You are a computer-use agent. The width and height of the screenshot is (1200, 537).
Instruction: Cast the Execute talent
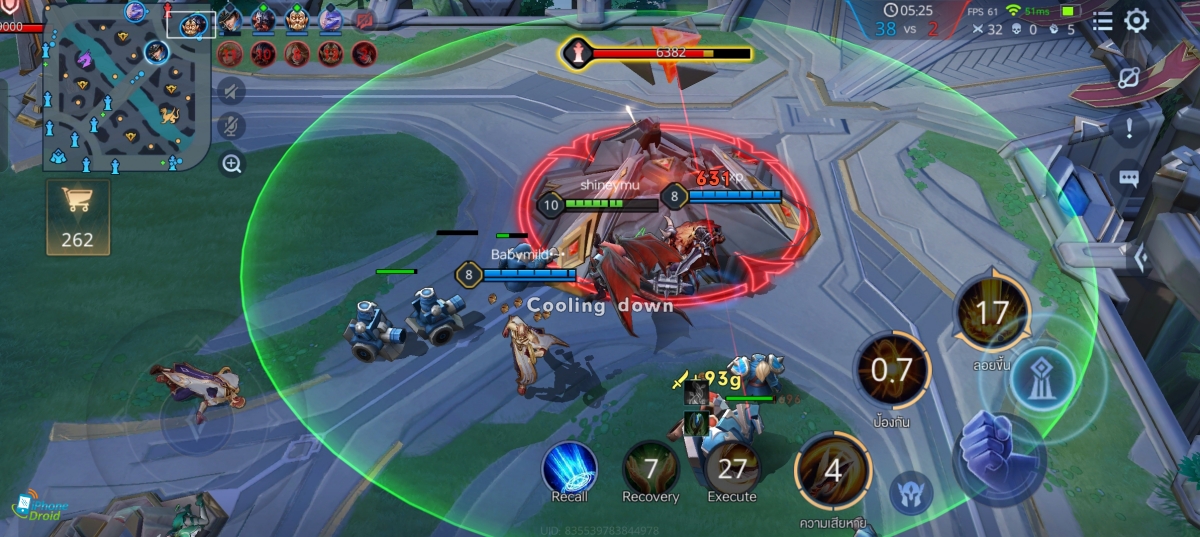(732, 467)
